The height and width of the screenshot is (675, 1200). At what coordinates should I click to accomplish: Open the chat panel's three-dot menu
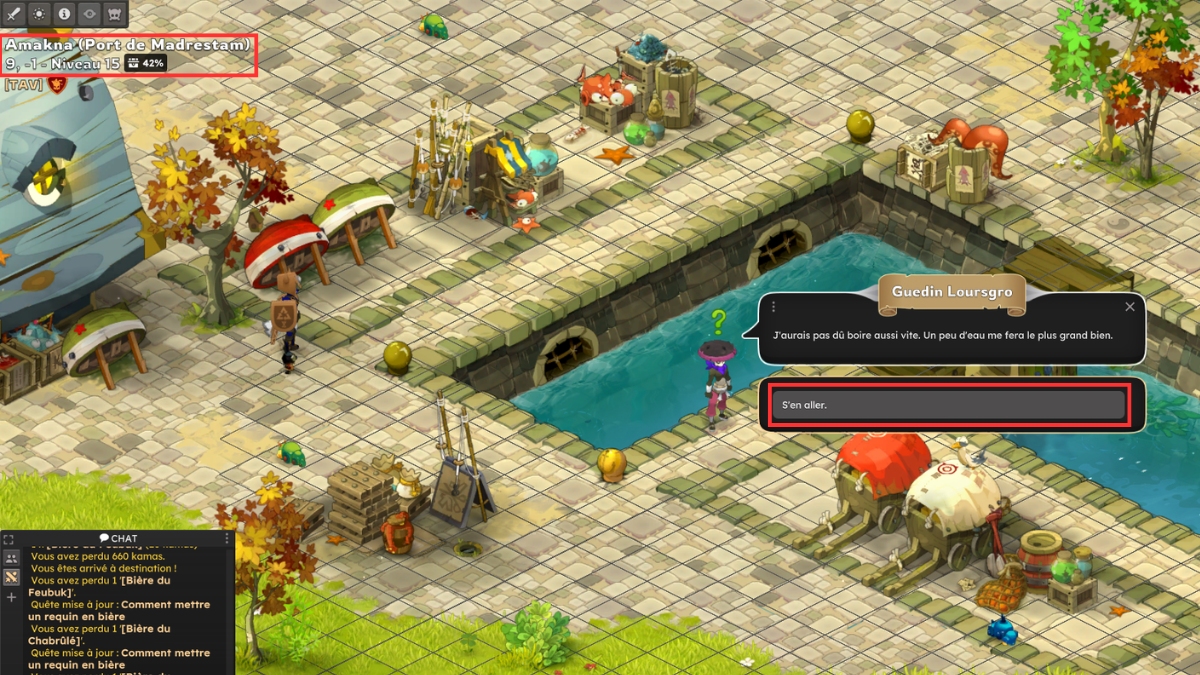(x=227, y=539)
